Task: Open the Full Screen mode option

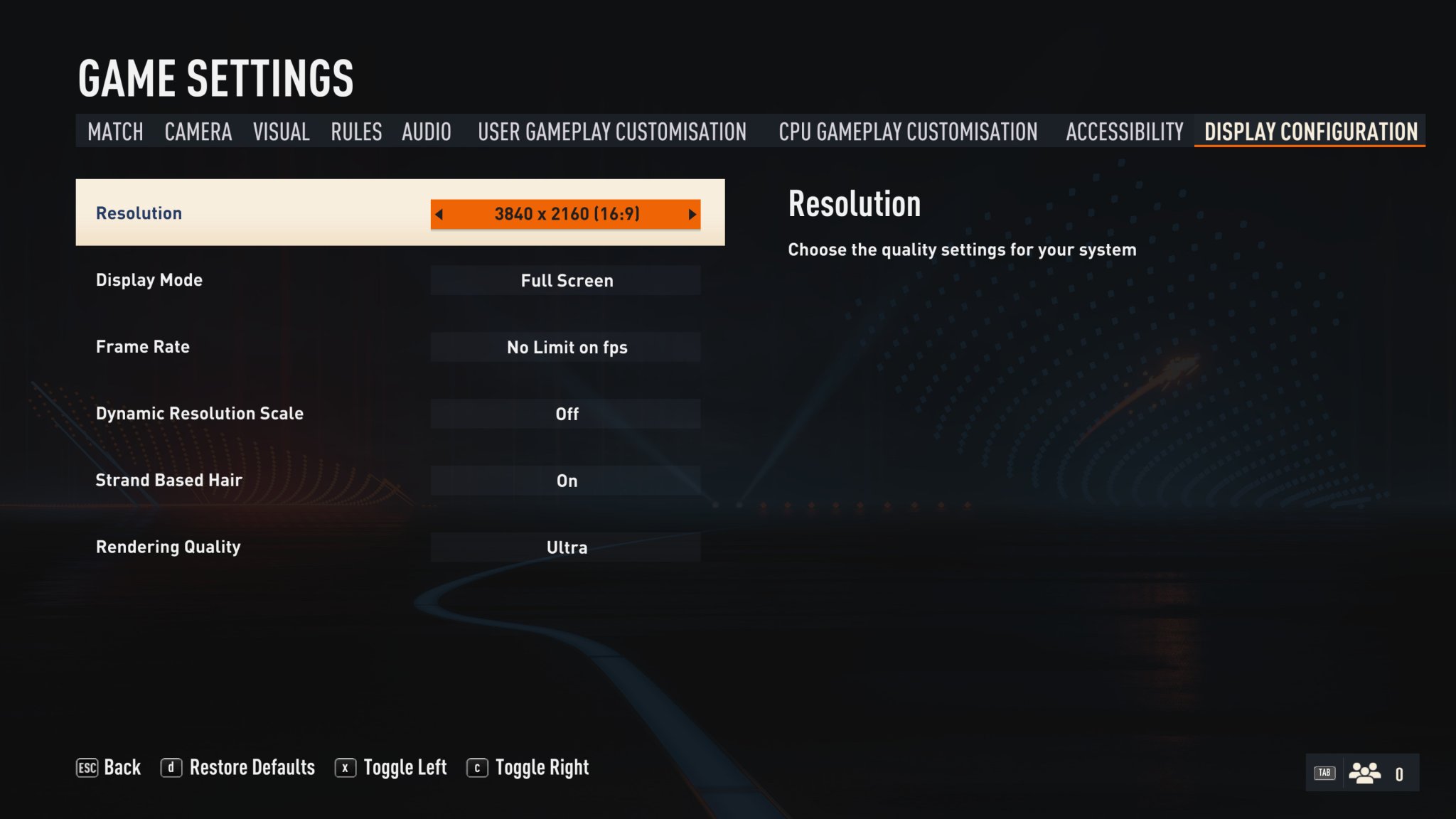Action: point(566,280)
